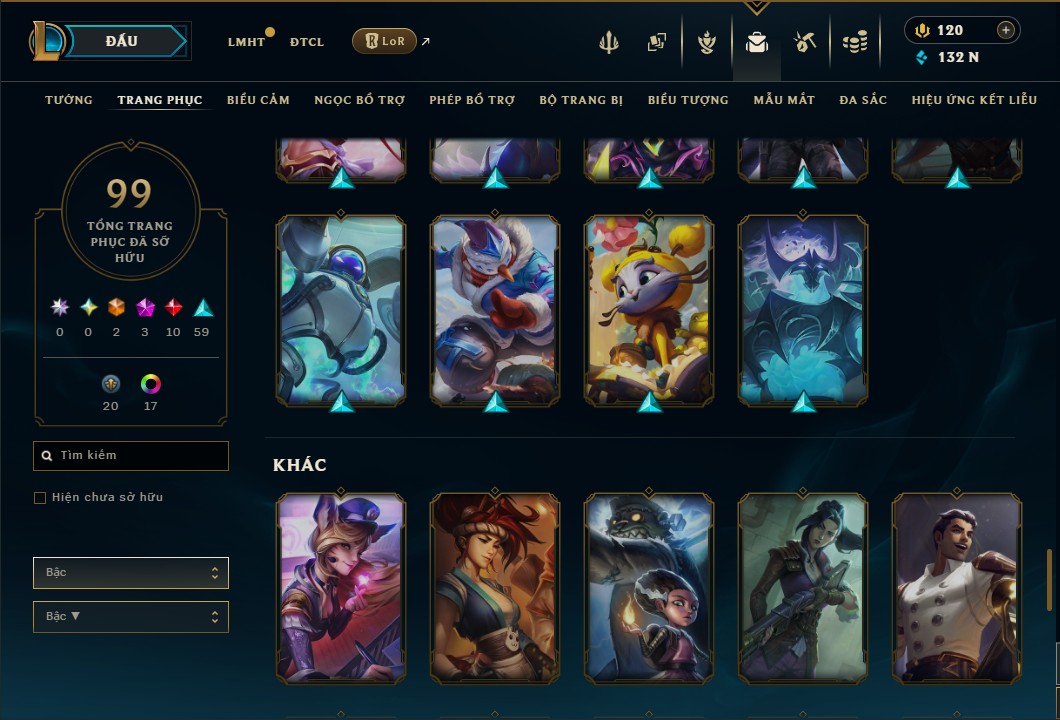Go to the PHÉP BỔ TRỢ tab
The image size is (1060, 720).
point(472,100)
